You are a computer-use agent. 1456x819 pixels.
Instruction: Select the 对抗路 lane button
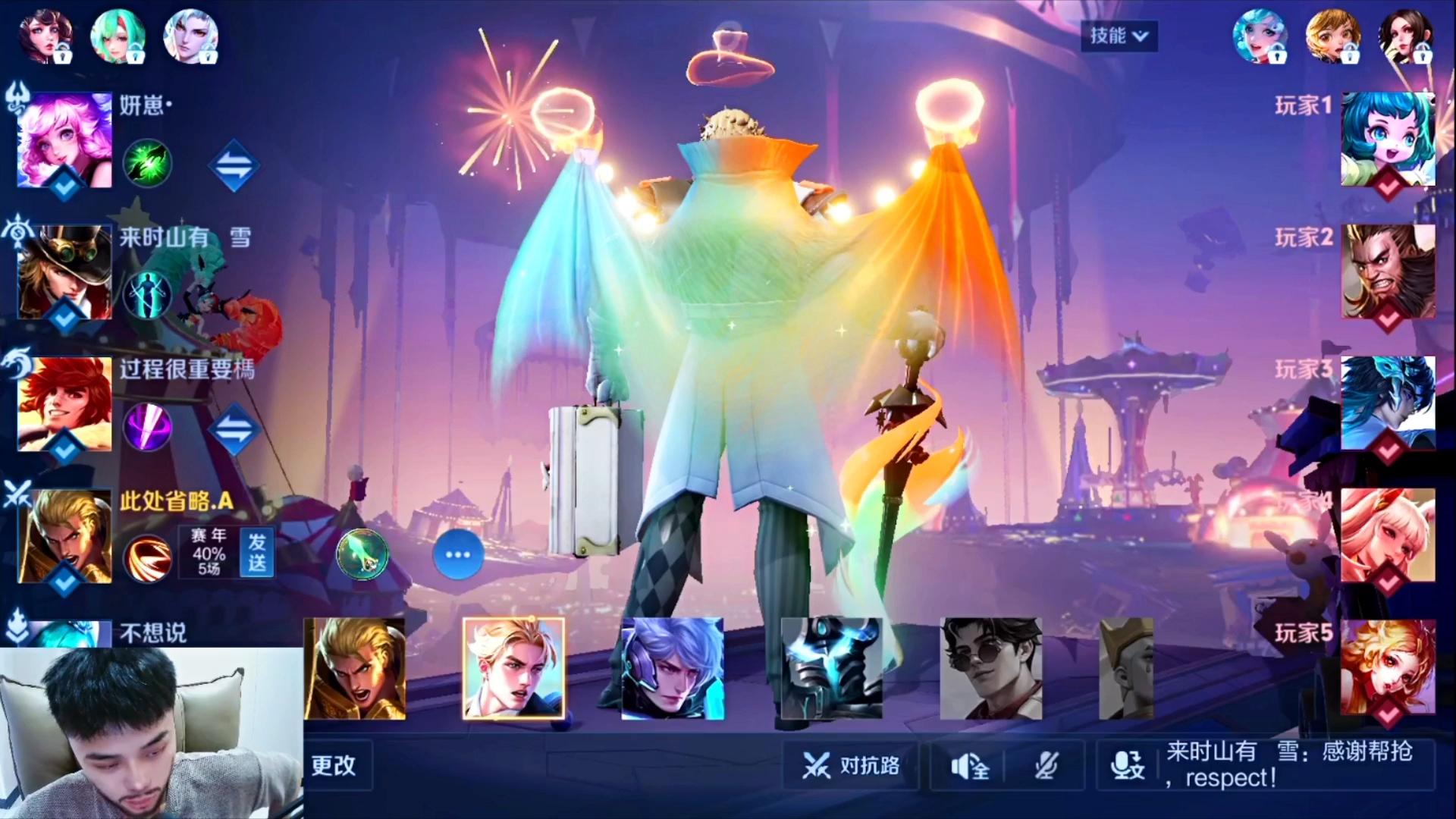[x=852, y=766]
